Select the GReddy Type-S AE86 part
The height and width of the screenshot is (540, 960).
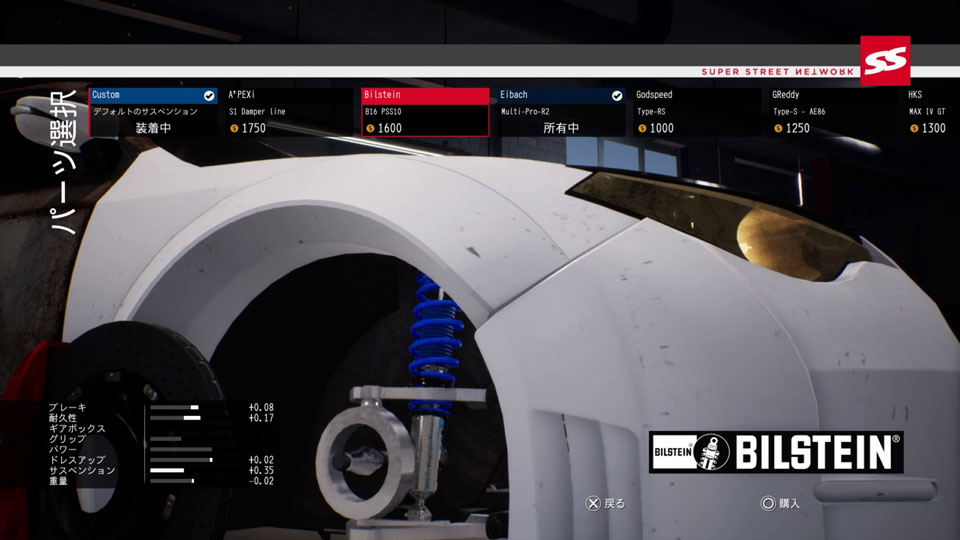(833, 112)
